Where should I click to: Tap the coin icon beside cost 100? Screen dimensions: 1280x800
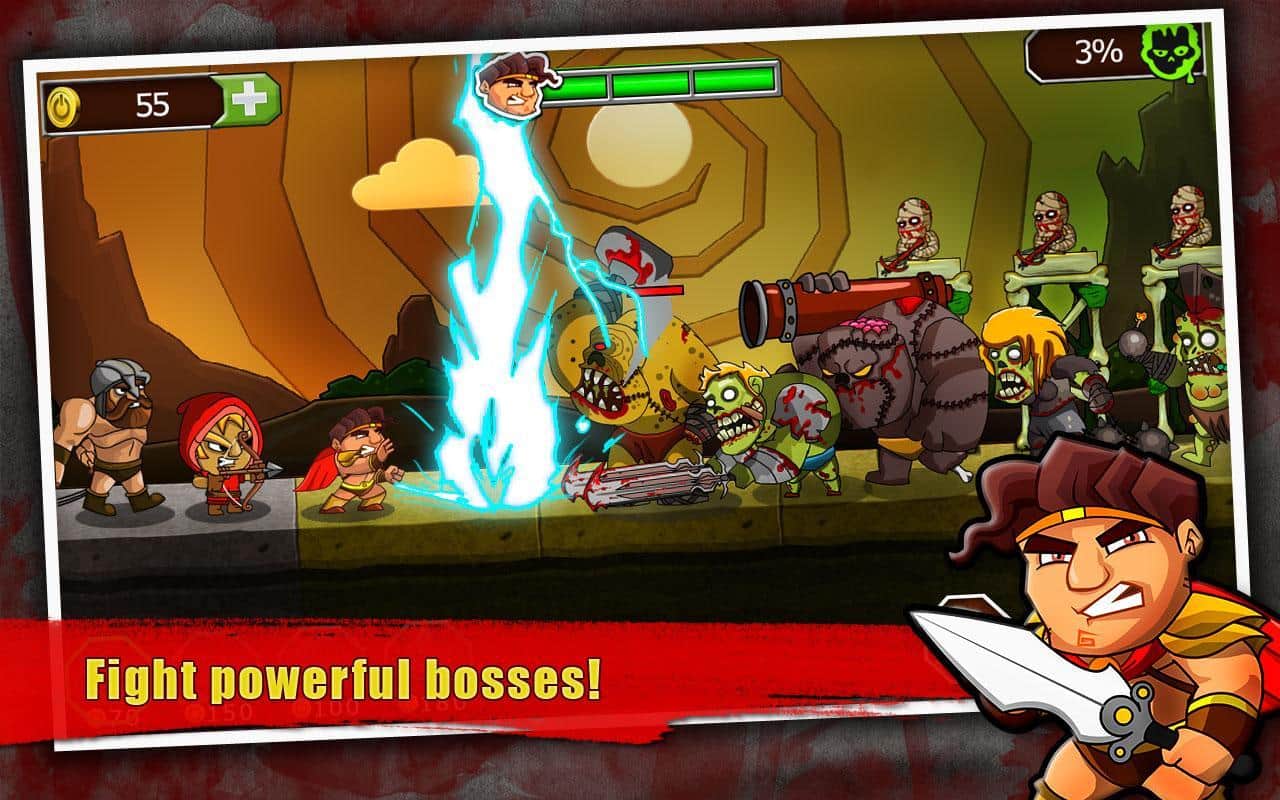[x=300, y=711]
